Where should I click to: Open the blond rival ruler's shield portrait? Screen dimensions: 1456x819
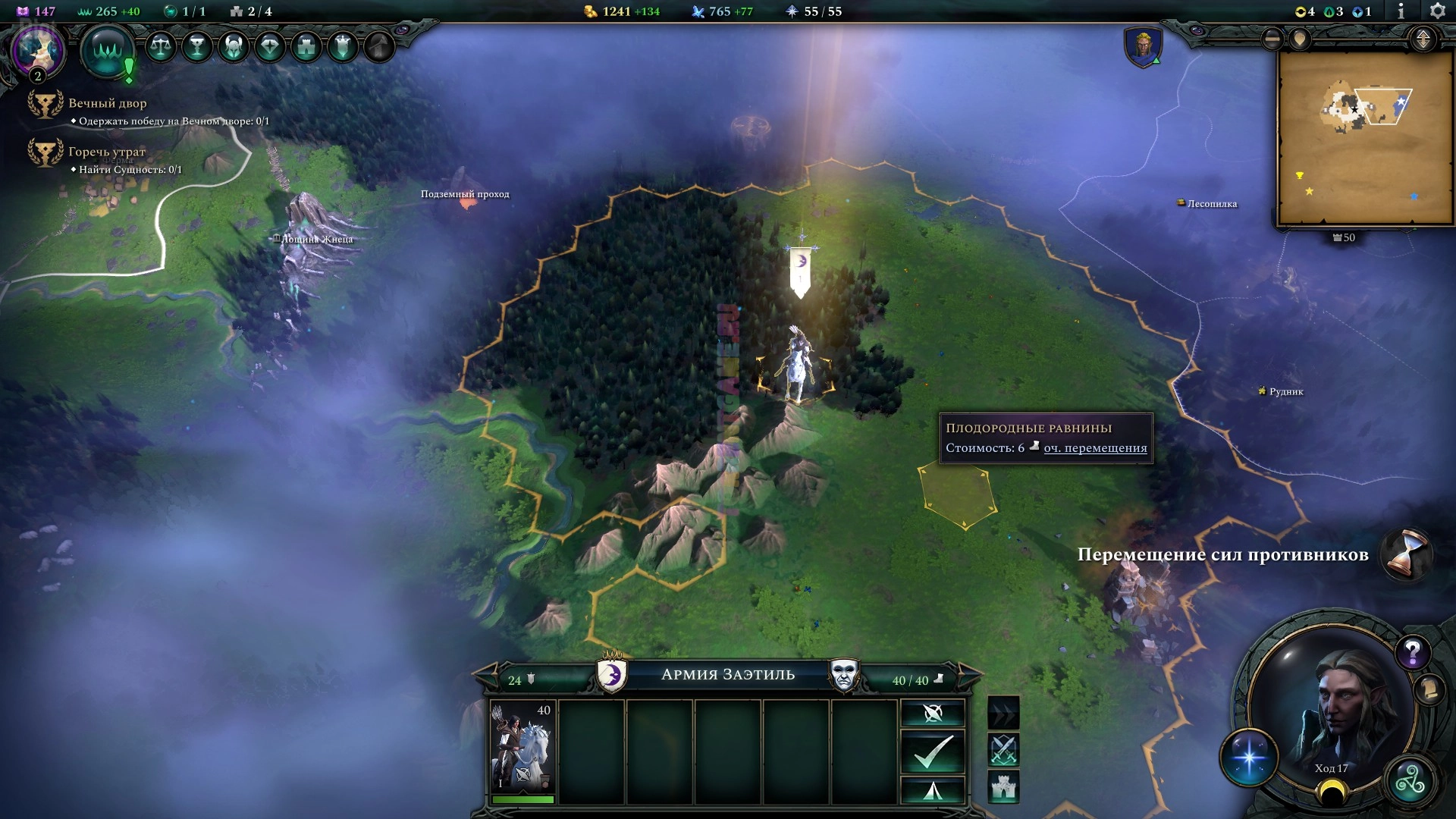[x=1143, y=47]
